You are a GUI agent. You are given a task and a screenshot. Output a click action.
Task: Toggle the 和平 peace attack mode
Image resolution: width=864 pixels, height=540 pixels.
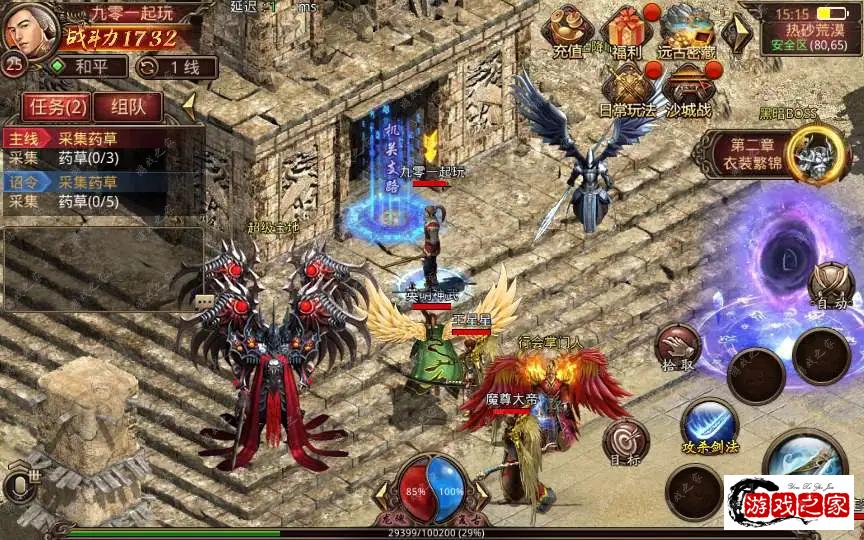[x=88, y=67]
